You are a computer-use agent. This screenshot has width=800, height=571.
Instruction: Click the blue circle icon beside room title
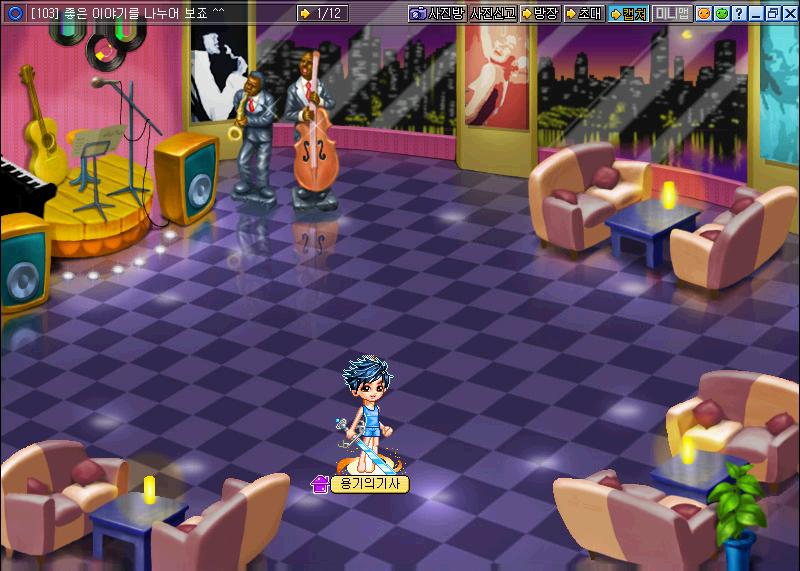pos(14,14)
